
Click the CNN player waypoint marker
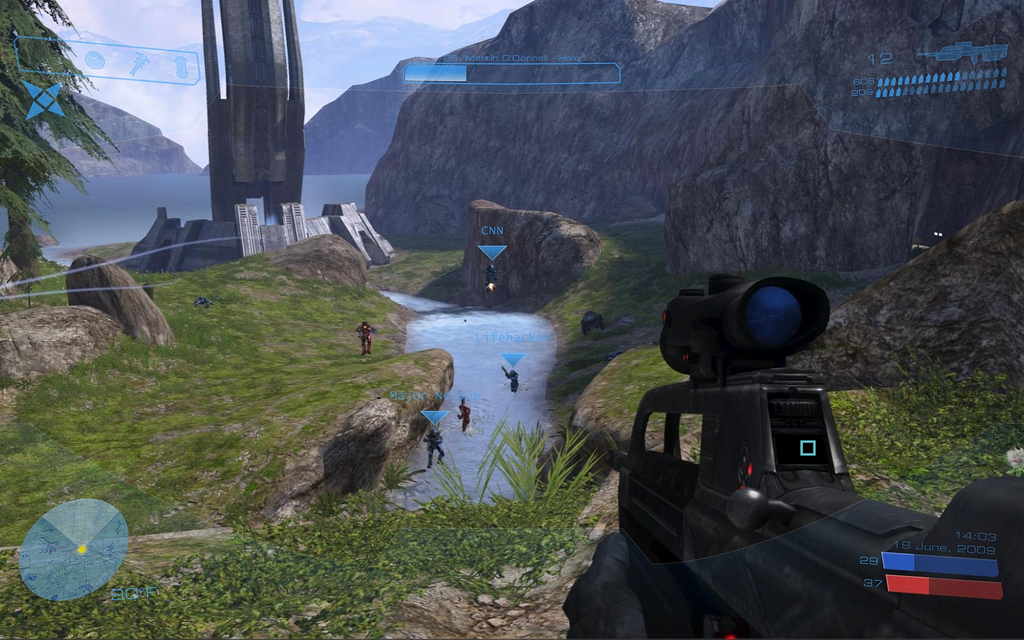492,252
